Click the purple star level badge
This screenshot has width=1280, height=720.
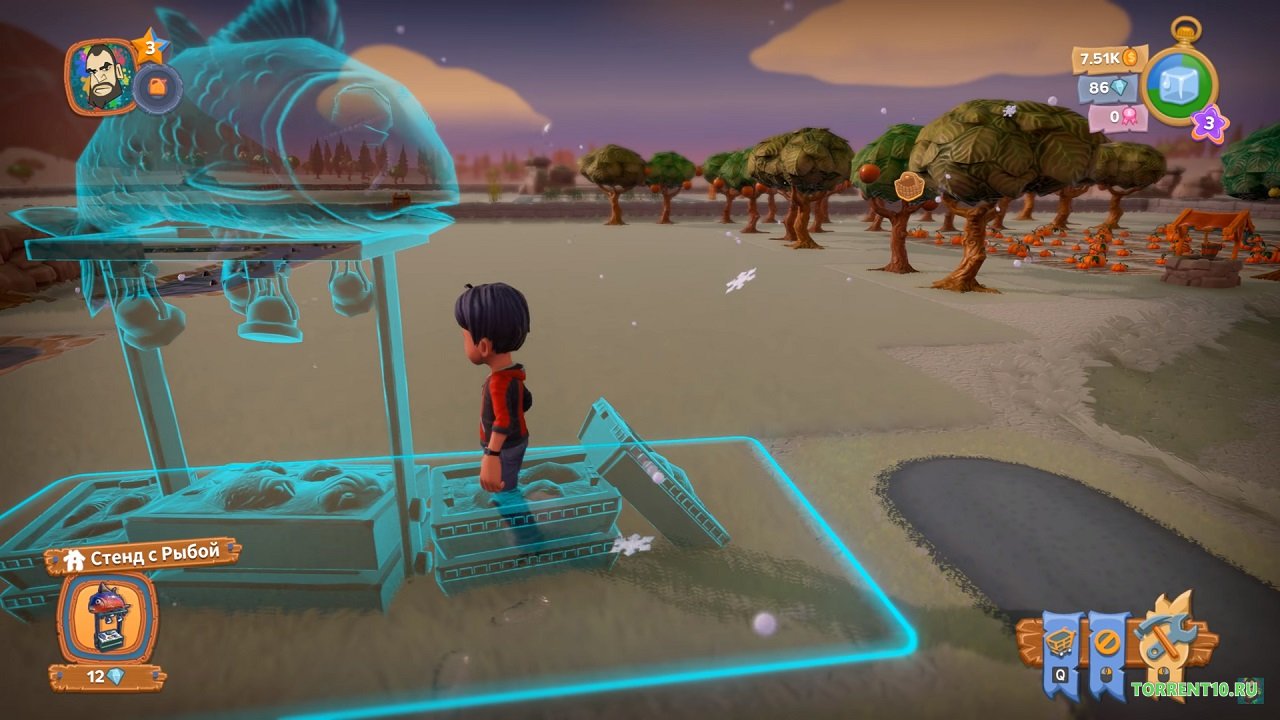(1209, 124)
